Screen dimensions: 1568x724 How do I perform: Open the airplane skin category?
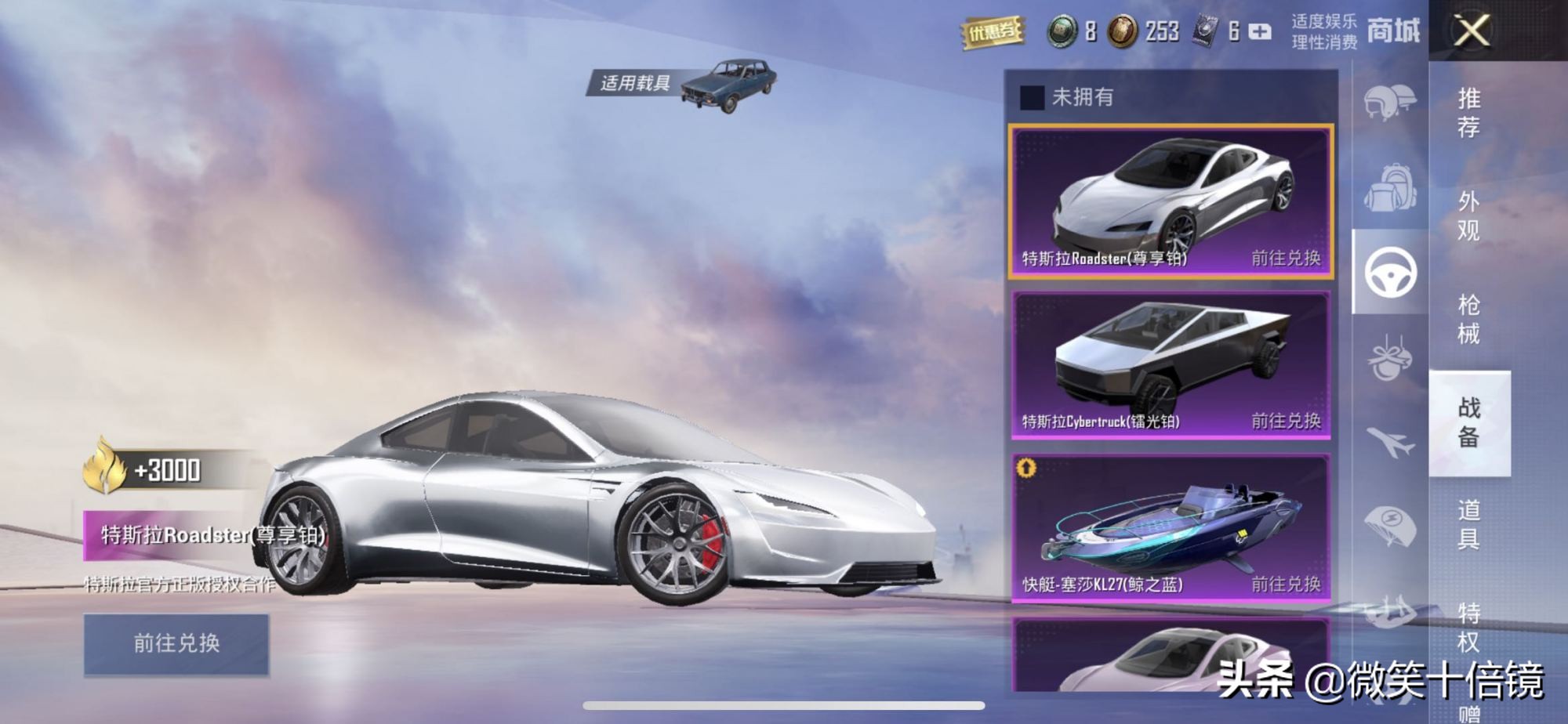(x=1390, y=443)
